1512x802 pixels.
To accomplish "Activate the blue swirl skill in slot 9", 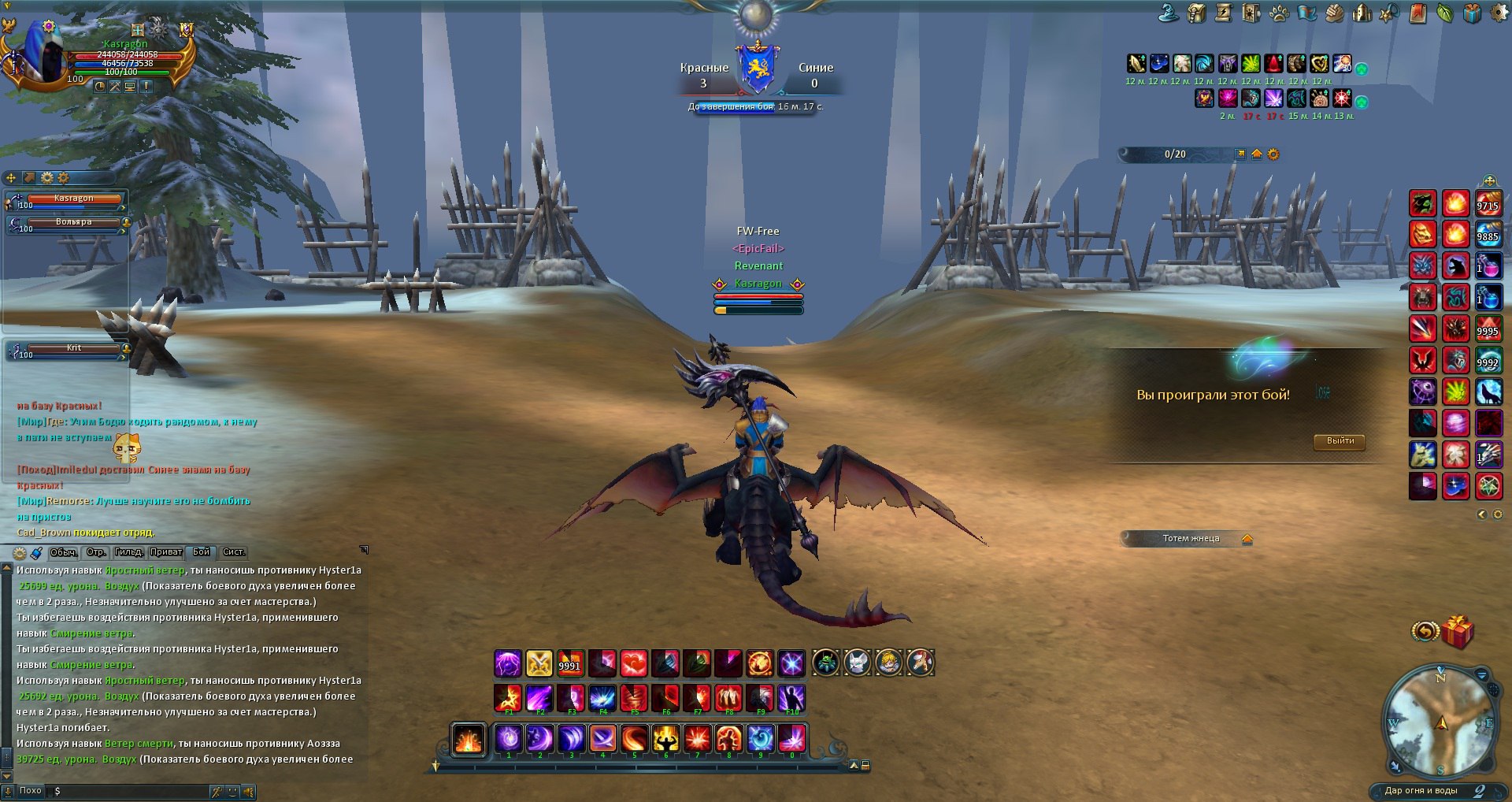I will click(x=761, y=739).
